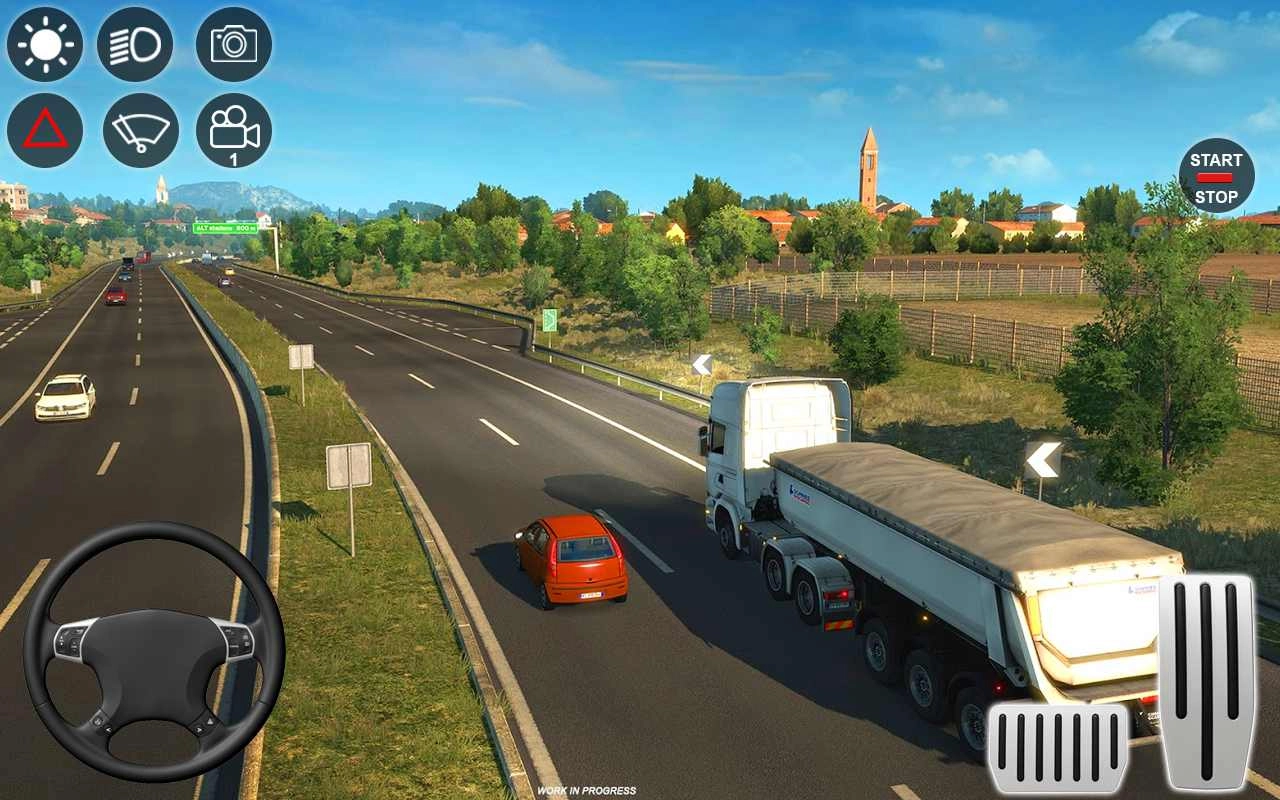
Task: Change the camera view with the video camera icon
Action: (x=234, y=130)
